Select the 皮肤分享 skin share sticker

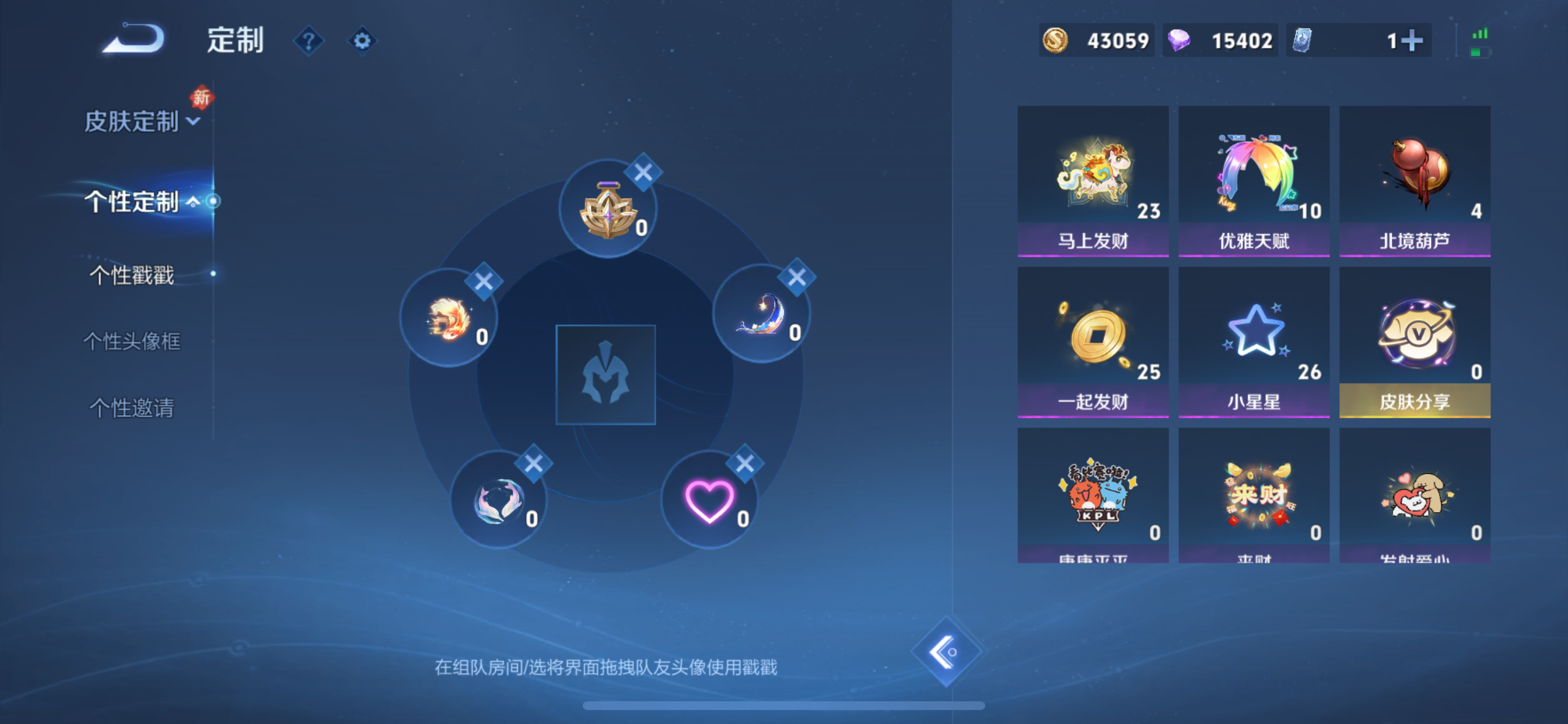click(x=1414, y=338)
